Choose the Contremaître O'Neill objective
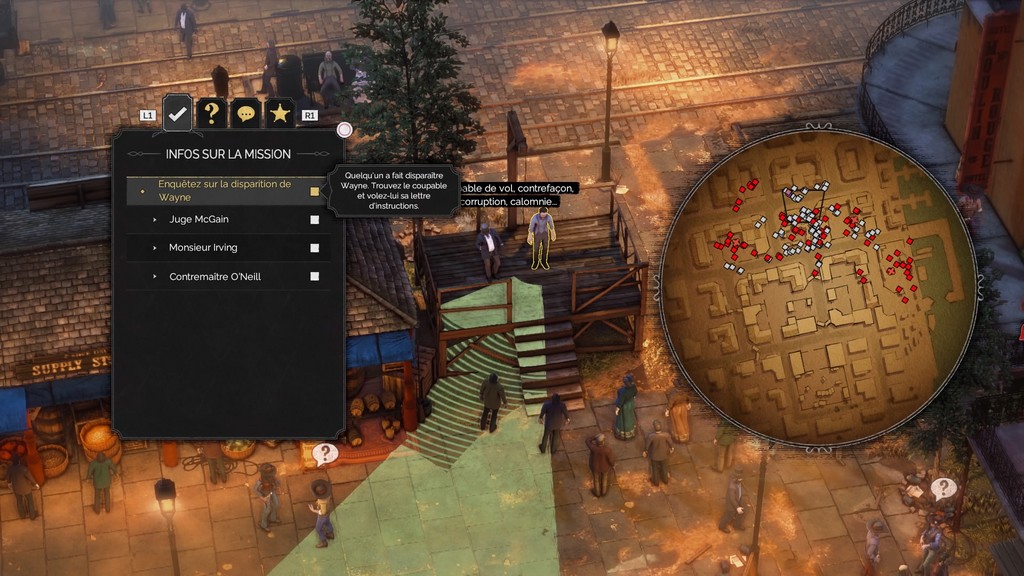The height and width of the screenshot is (576, 1024). tap(215, 276)
